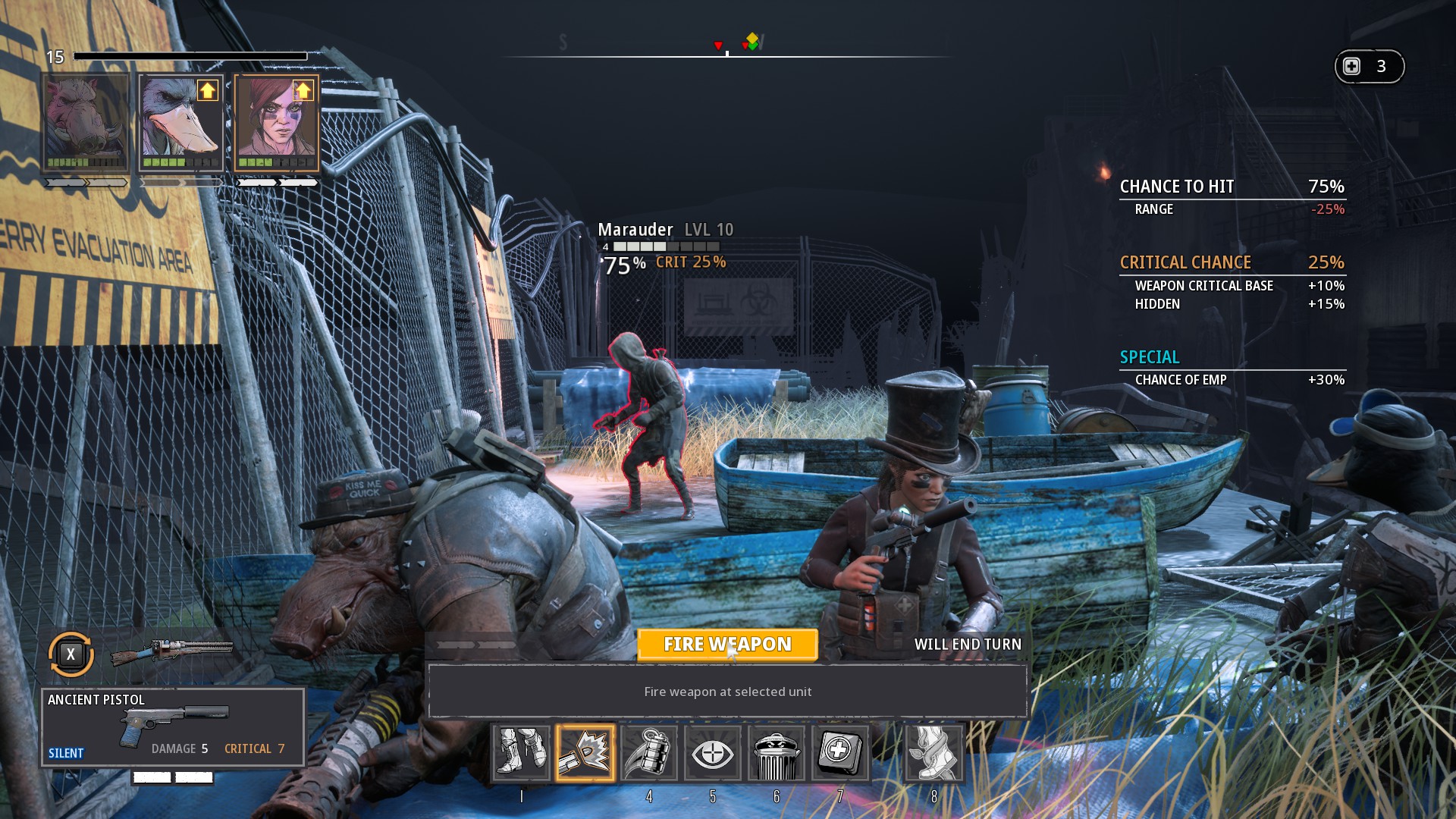
Task: Confirm the Fire Weapon action
Action: [x=727, y=645]
